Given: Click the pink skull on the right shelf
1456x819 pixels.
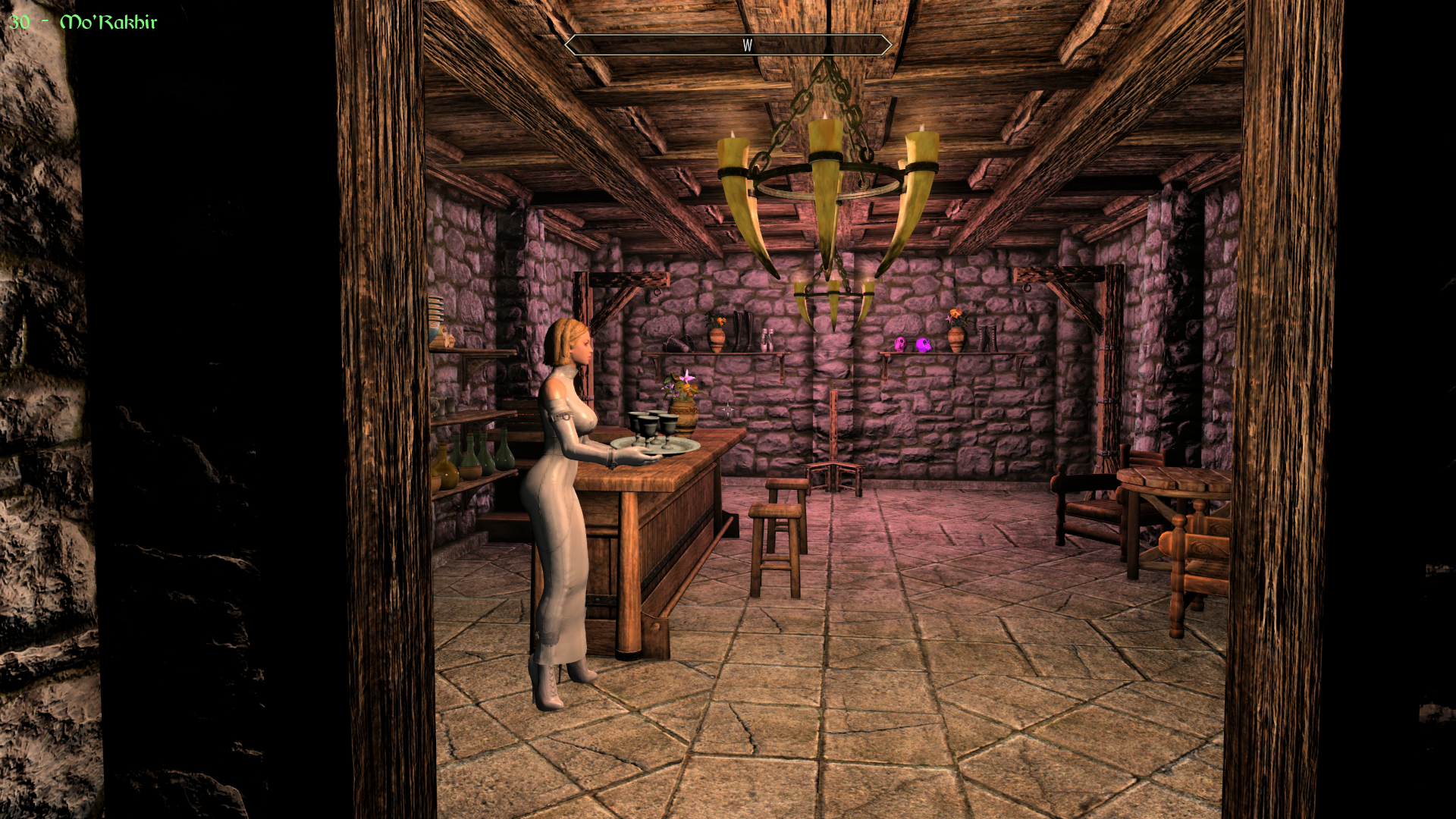Looking at the screenshot, I should click(899, 343).
